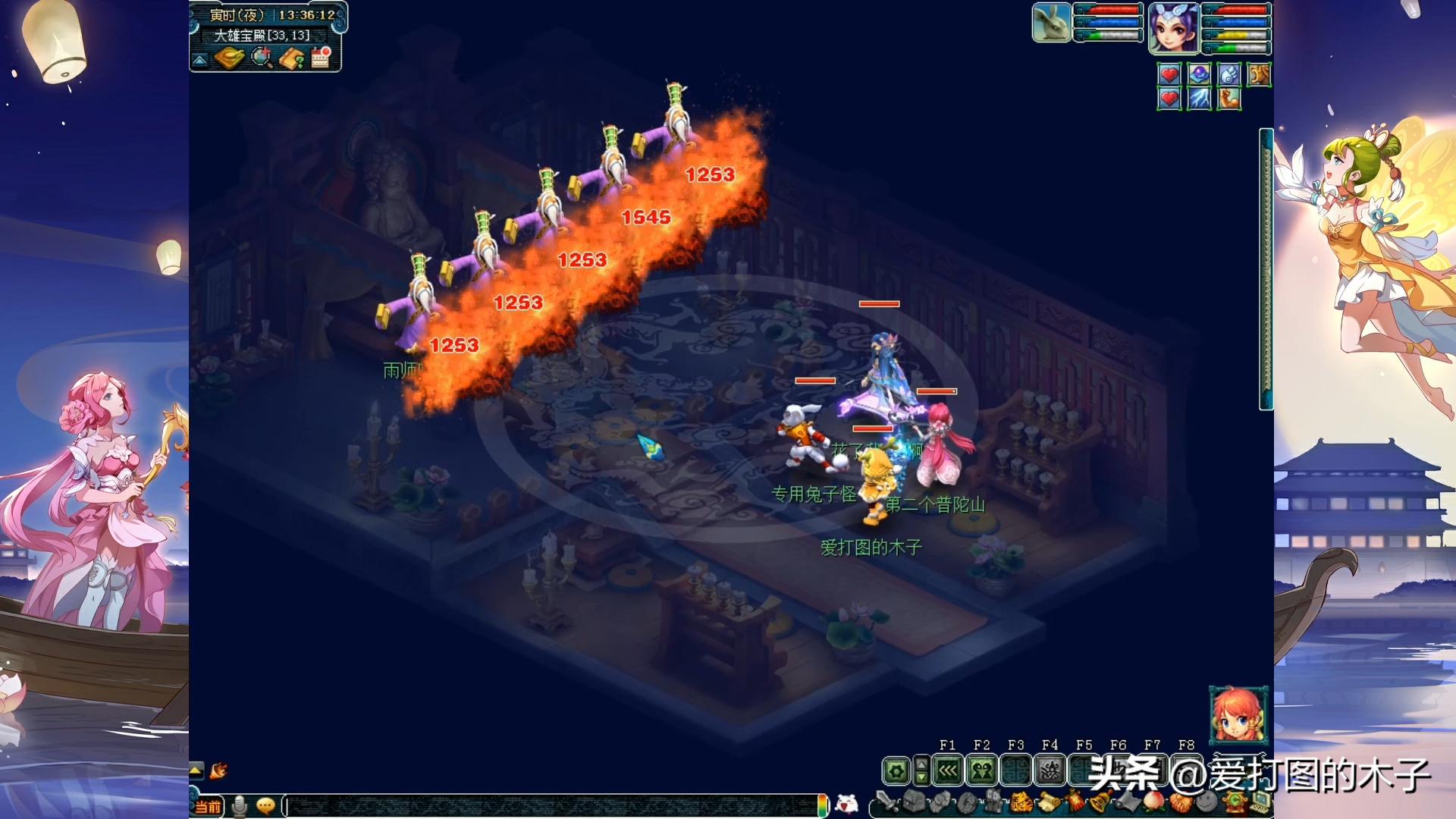
Task: Toggle the voice microphone next to the chat bar
Action: tap(239, 806)
